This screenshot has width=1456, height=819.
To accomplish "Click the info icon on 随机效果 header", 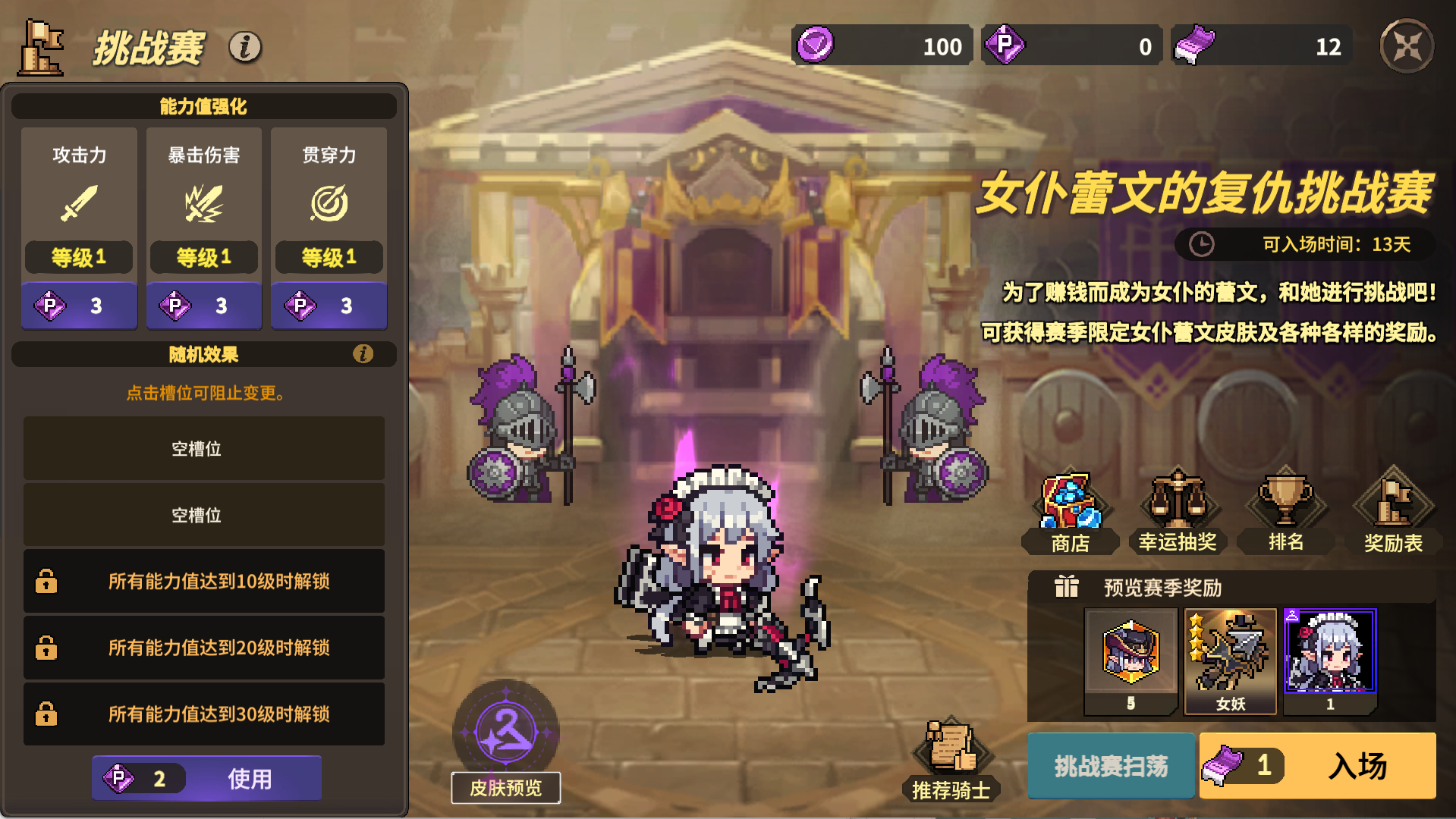I will point(362,354).
